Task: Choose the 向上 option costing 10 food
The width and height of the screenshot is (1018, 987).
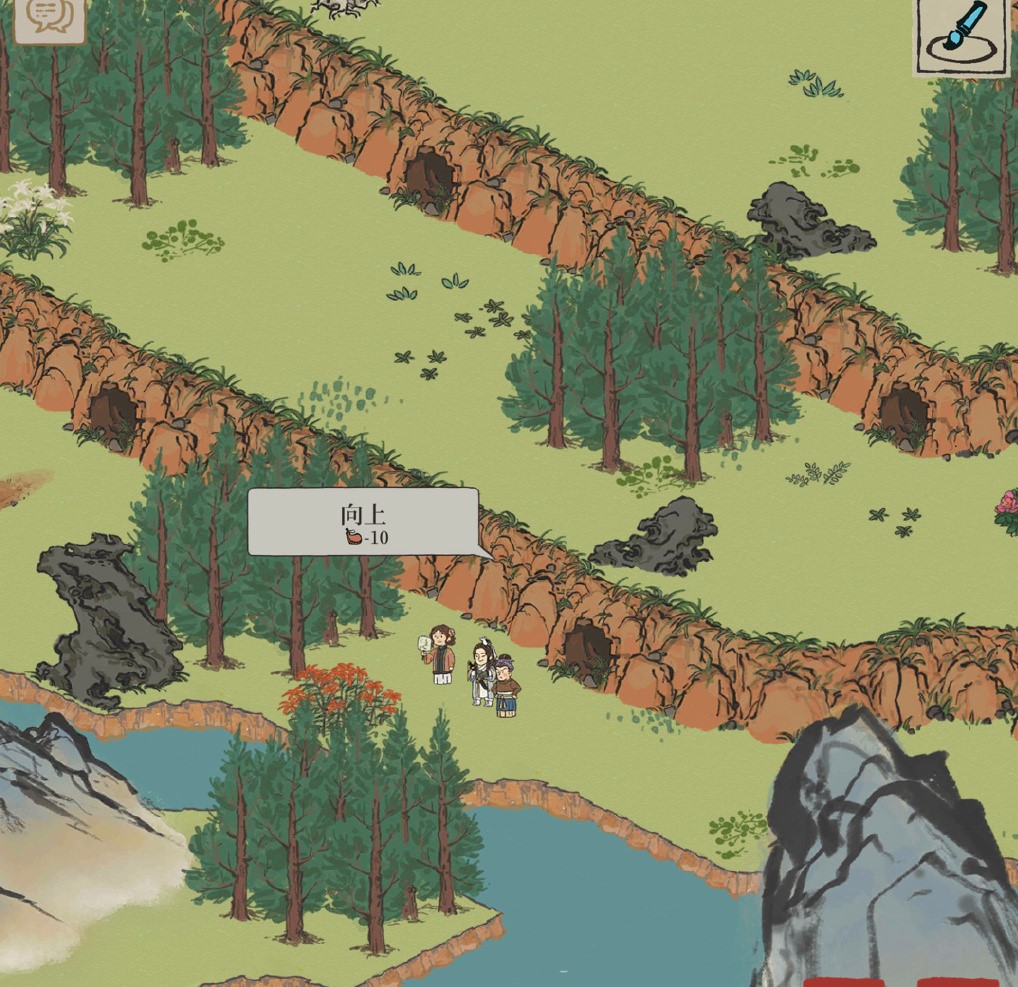Action: (x=363, y=523)
